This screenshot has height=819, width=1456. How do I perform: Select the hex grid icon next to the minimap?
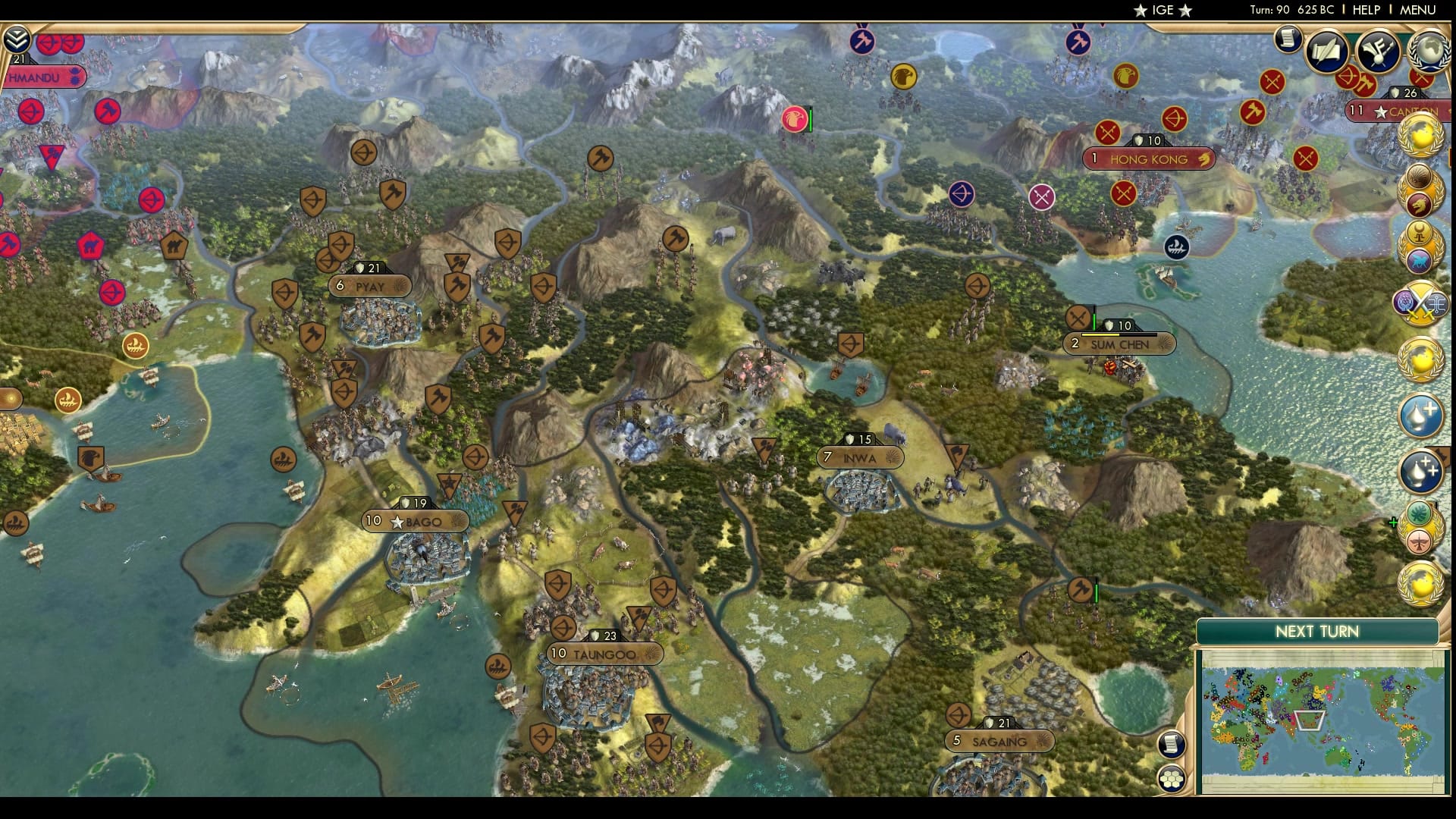click(x=1172, y=779)
